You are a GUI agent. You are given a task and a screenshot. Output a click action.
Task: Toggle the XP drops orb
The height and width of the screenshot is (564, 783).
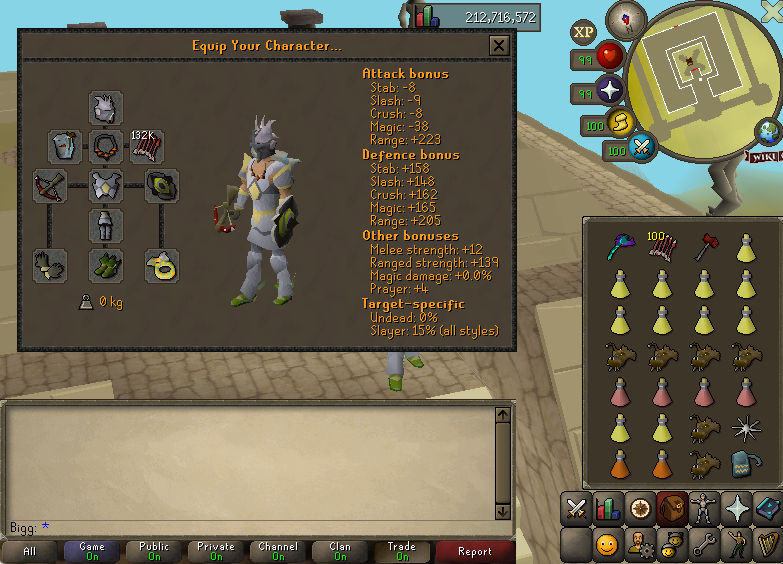point(585,32)
